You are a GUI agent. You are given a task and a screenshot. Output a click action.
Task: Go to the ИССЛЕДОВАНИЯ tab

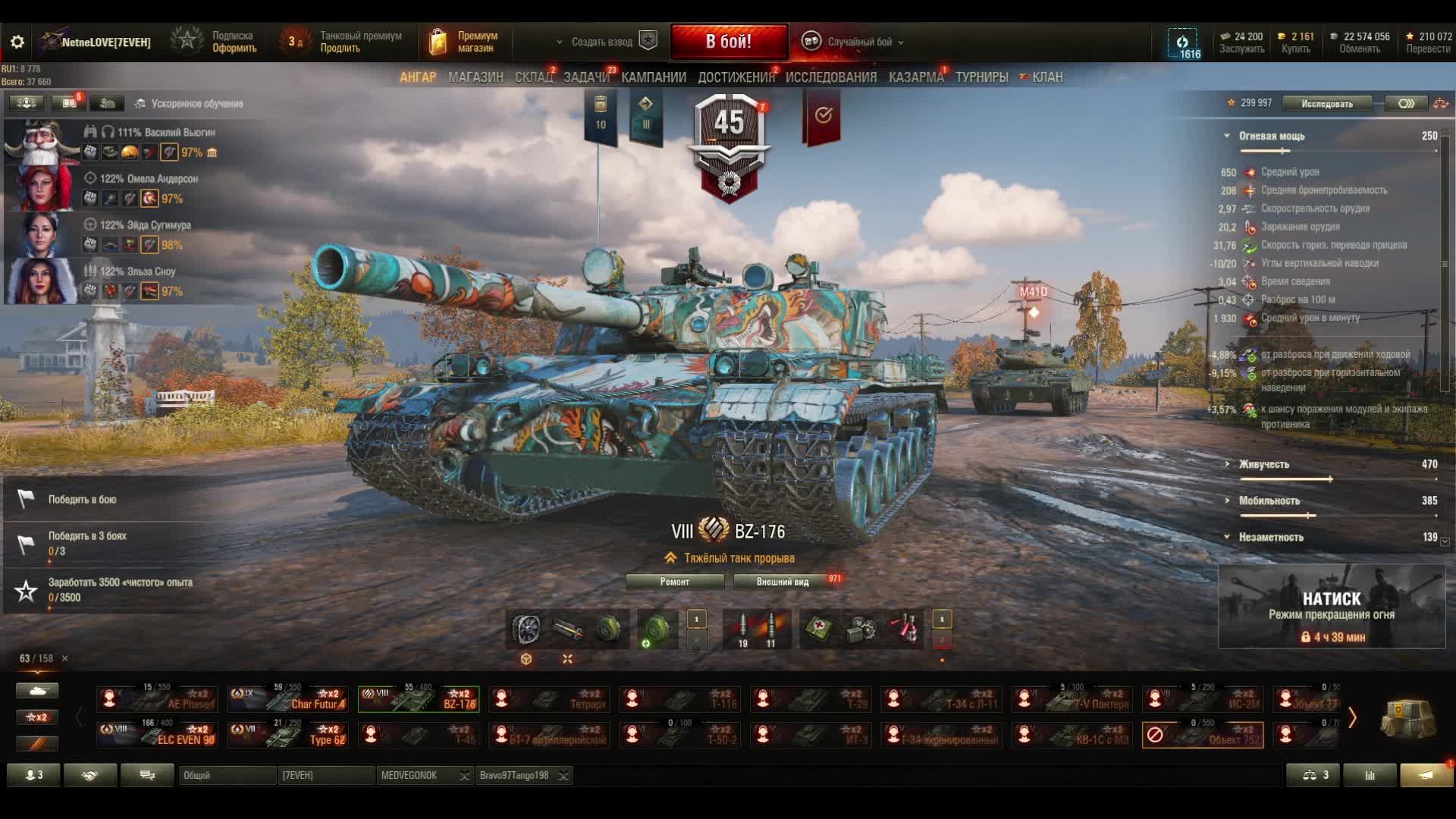pyautogui.click(x=830, y=77)
